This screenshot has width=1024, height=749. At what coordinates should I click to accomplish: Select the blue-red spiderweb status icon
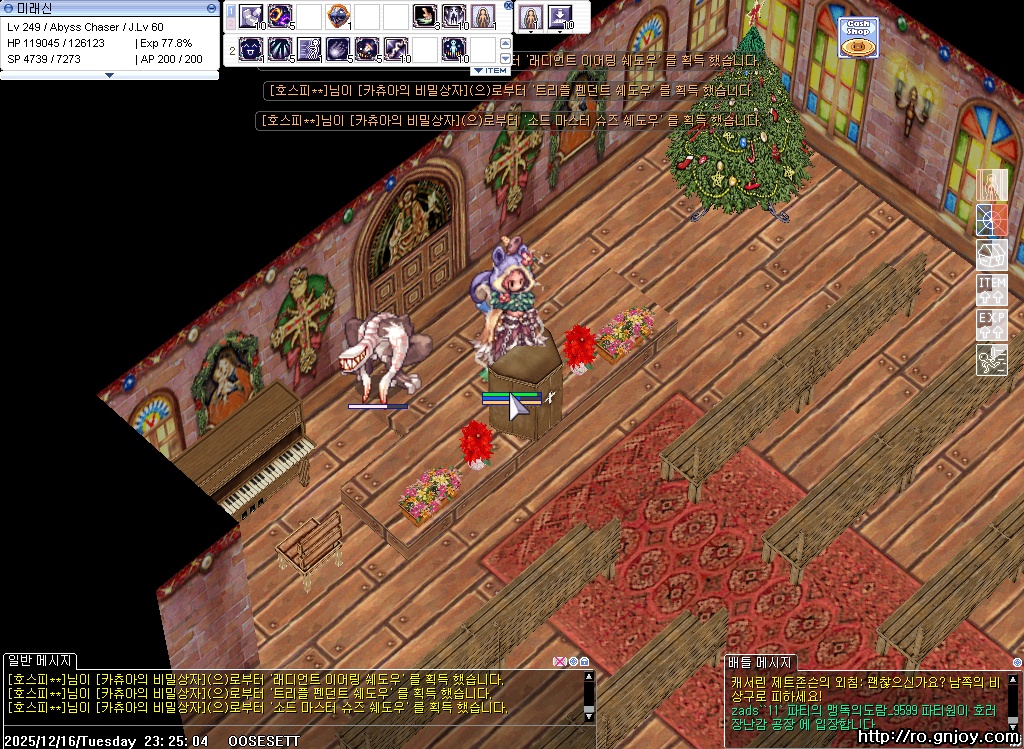pos(991,220)
